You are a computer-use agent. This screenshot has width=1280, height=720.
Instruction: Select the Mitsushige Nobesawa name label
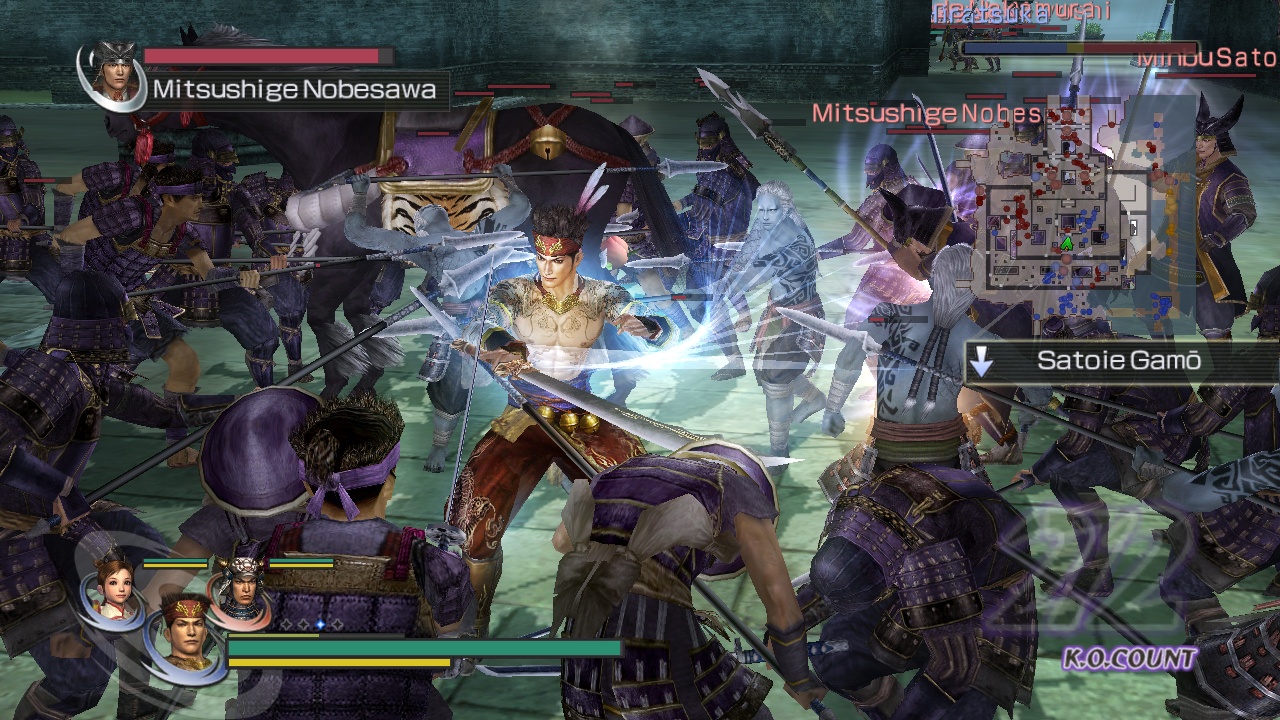click(293, 88)
